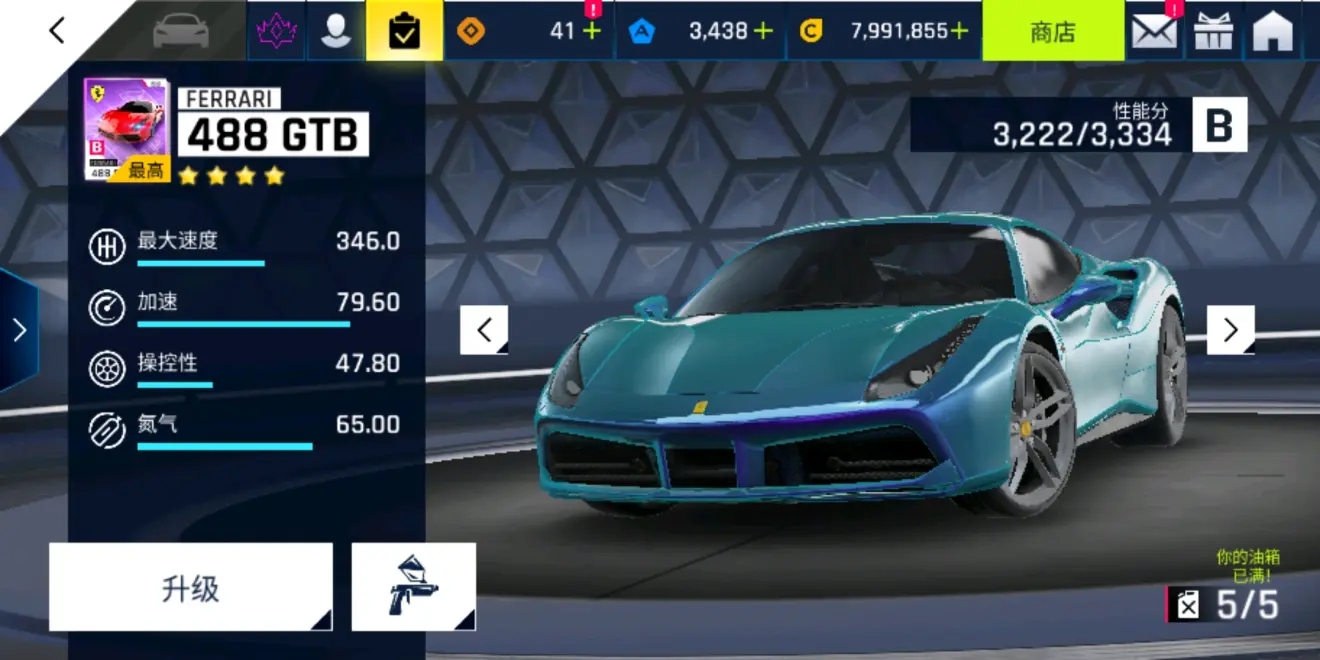Add more gold credits with plus

tap(959, 31)
